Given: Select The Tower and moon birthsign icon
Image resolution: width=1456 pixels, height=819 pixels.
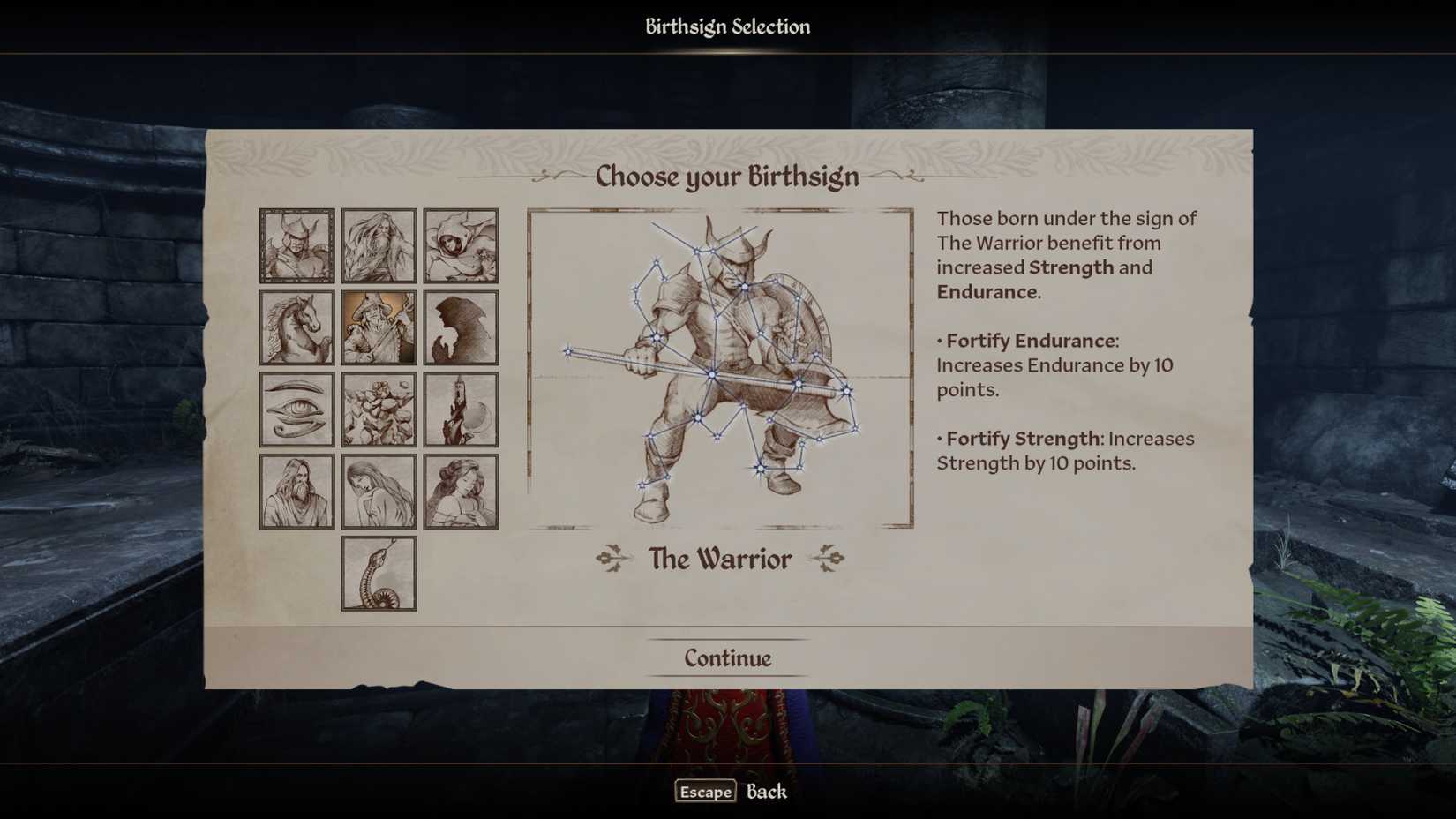Looking at the screenshot, I should pos(461,408).
